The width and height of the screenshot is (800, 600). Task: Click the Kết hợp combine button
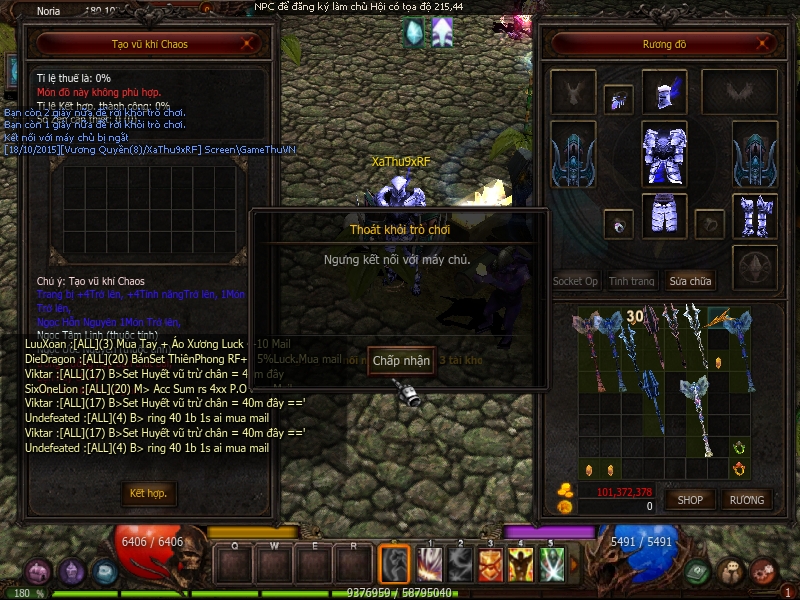148,493
